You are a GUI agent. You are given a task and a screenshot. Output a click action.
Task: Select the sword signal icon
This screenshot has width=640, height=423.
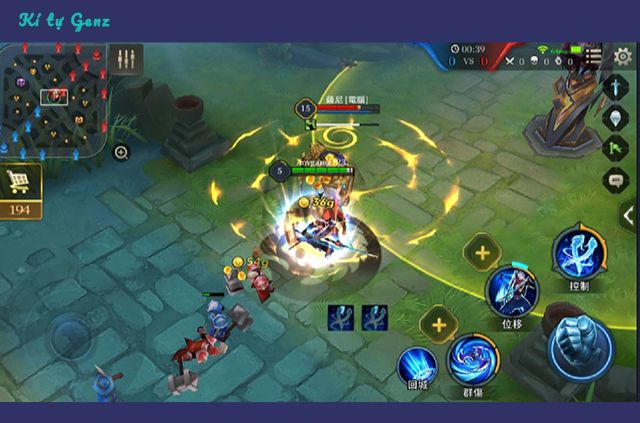click(616, 87)
